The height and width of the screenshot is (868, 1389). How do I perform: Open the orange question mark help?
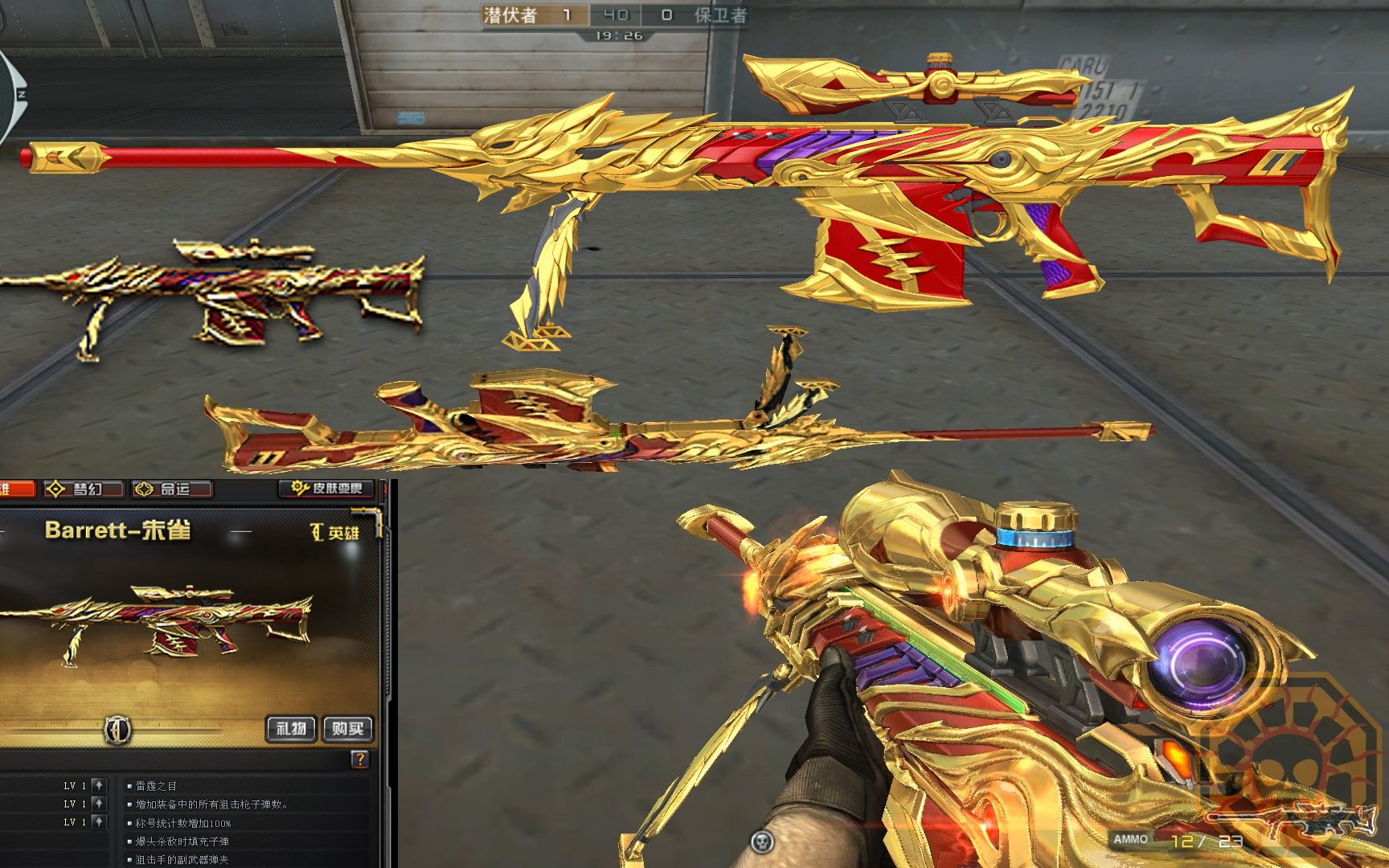point(360,759)
